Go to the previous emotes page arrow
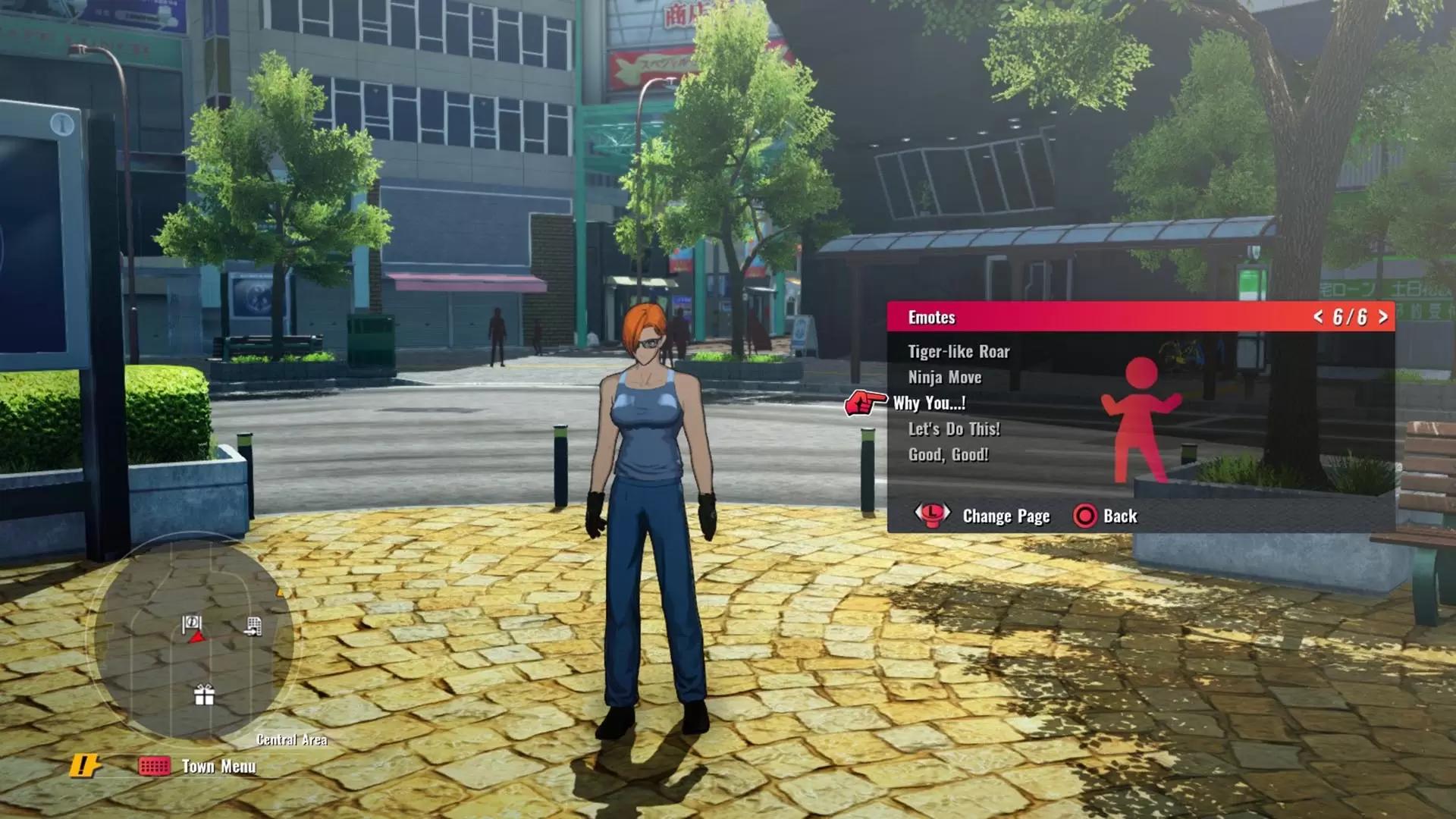The width and height of the screenshot is (1456, 819). click(x=1318, y=317)
